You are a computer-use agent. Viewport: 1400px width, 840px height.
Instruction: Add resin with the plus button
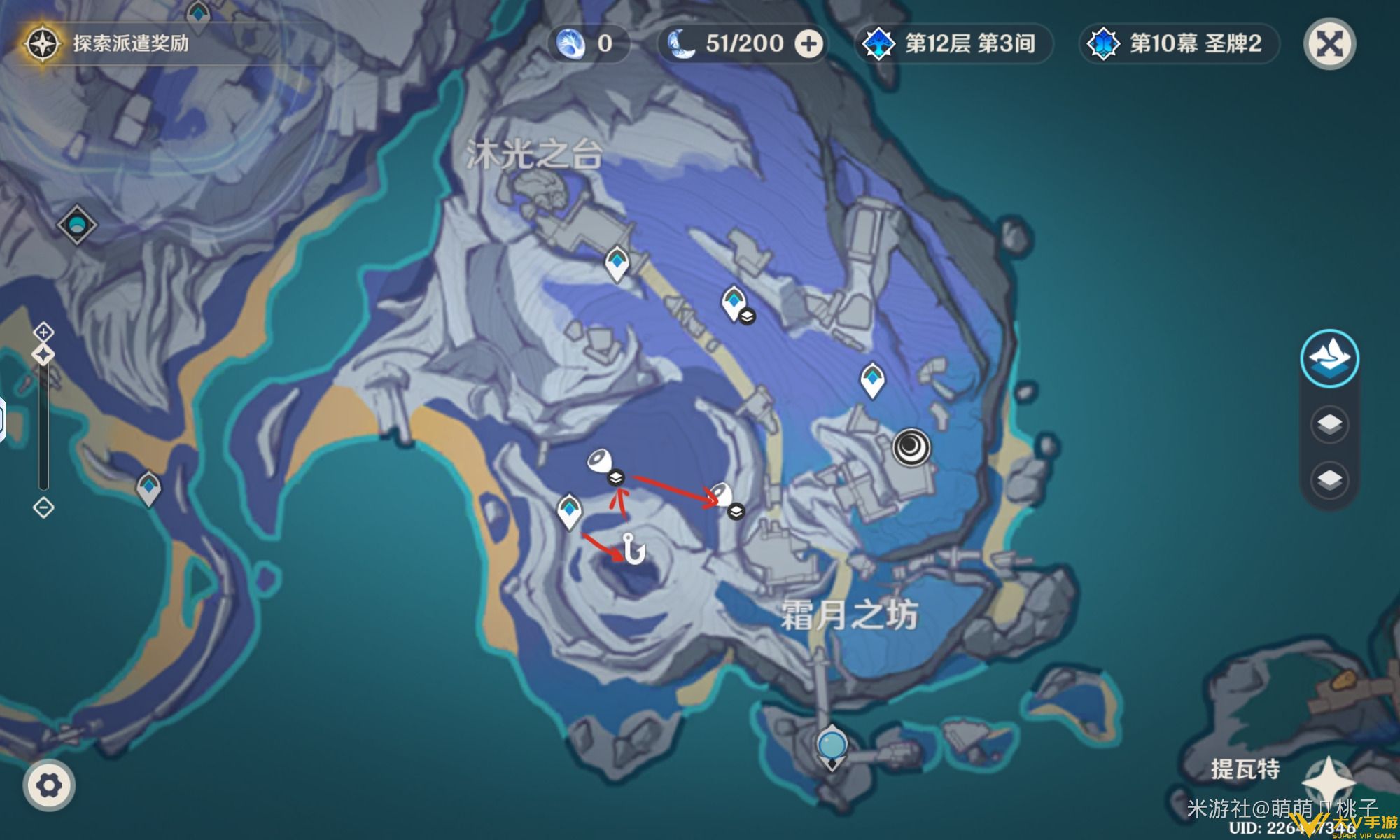[x=808, y=44]
